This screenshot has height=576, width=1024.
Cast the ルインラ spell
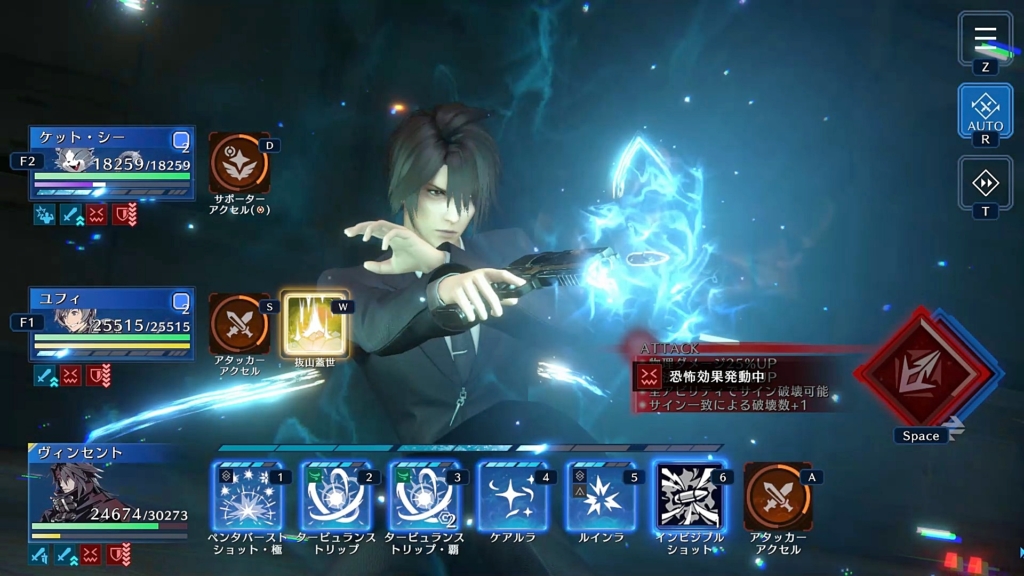[x=599, y=496]
